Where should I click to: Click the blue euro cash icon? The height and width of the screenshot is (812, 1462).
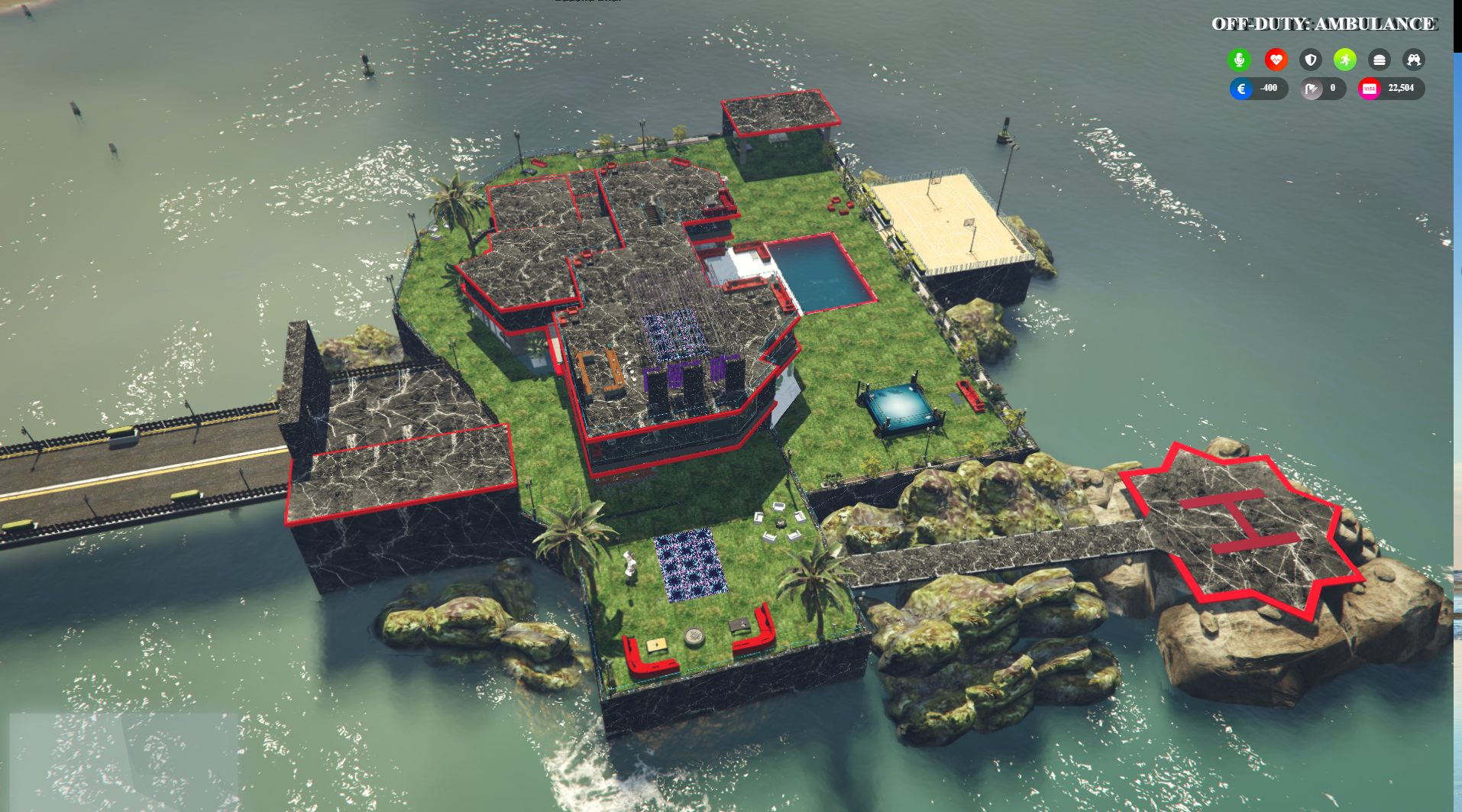pos(1241,89)
